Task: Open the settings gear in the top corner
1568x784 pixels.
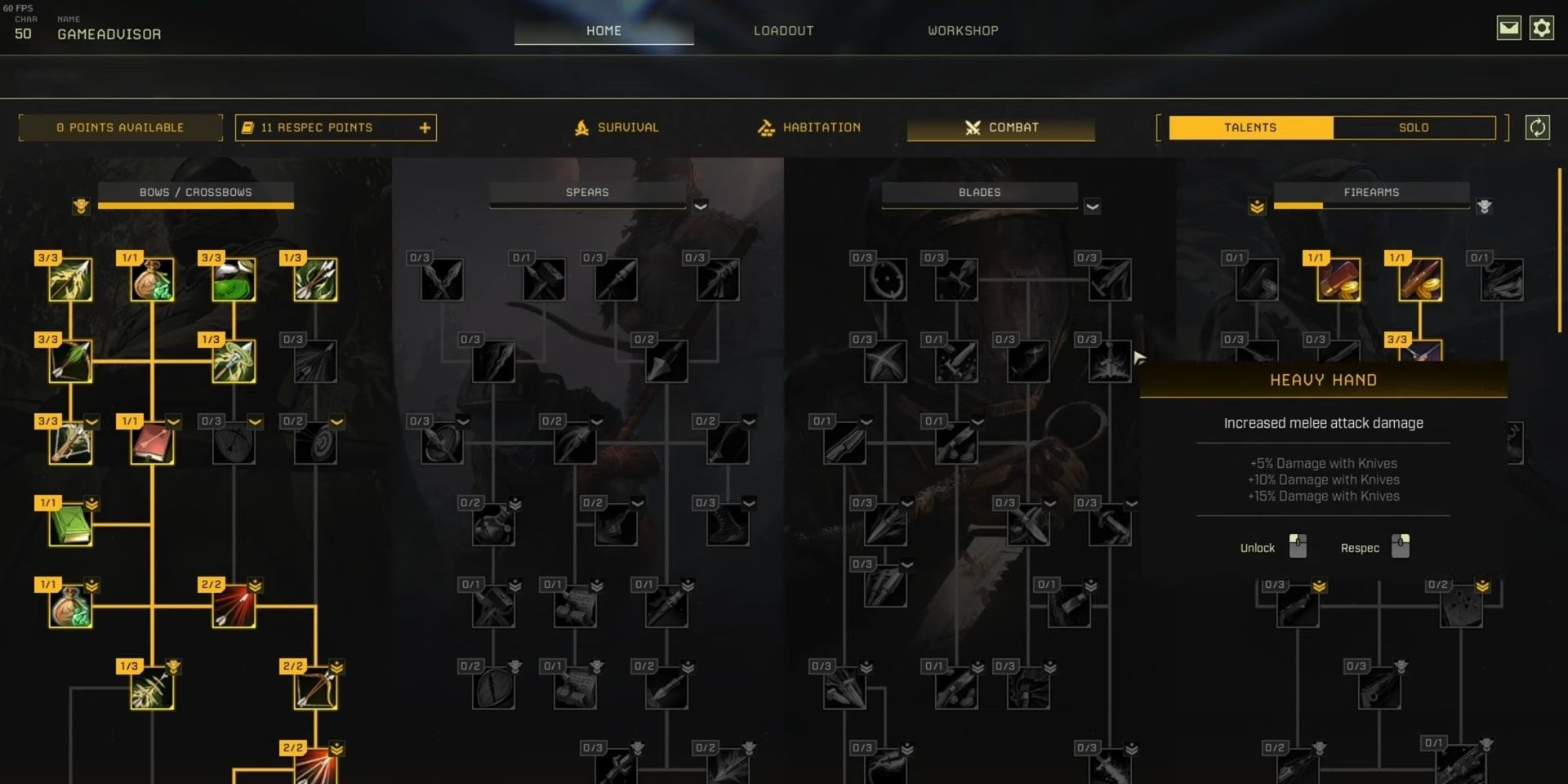Action: tap(1542, 27)
